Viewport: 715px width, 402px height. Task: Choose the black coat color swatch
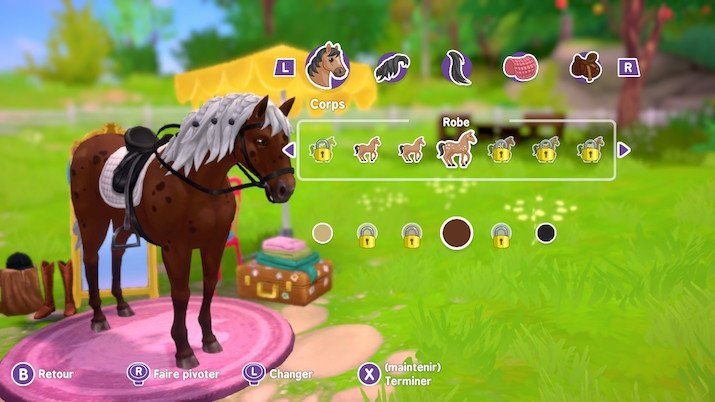(545, 233)
